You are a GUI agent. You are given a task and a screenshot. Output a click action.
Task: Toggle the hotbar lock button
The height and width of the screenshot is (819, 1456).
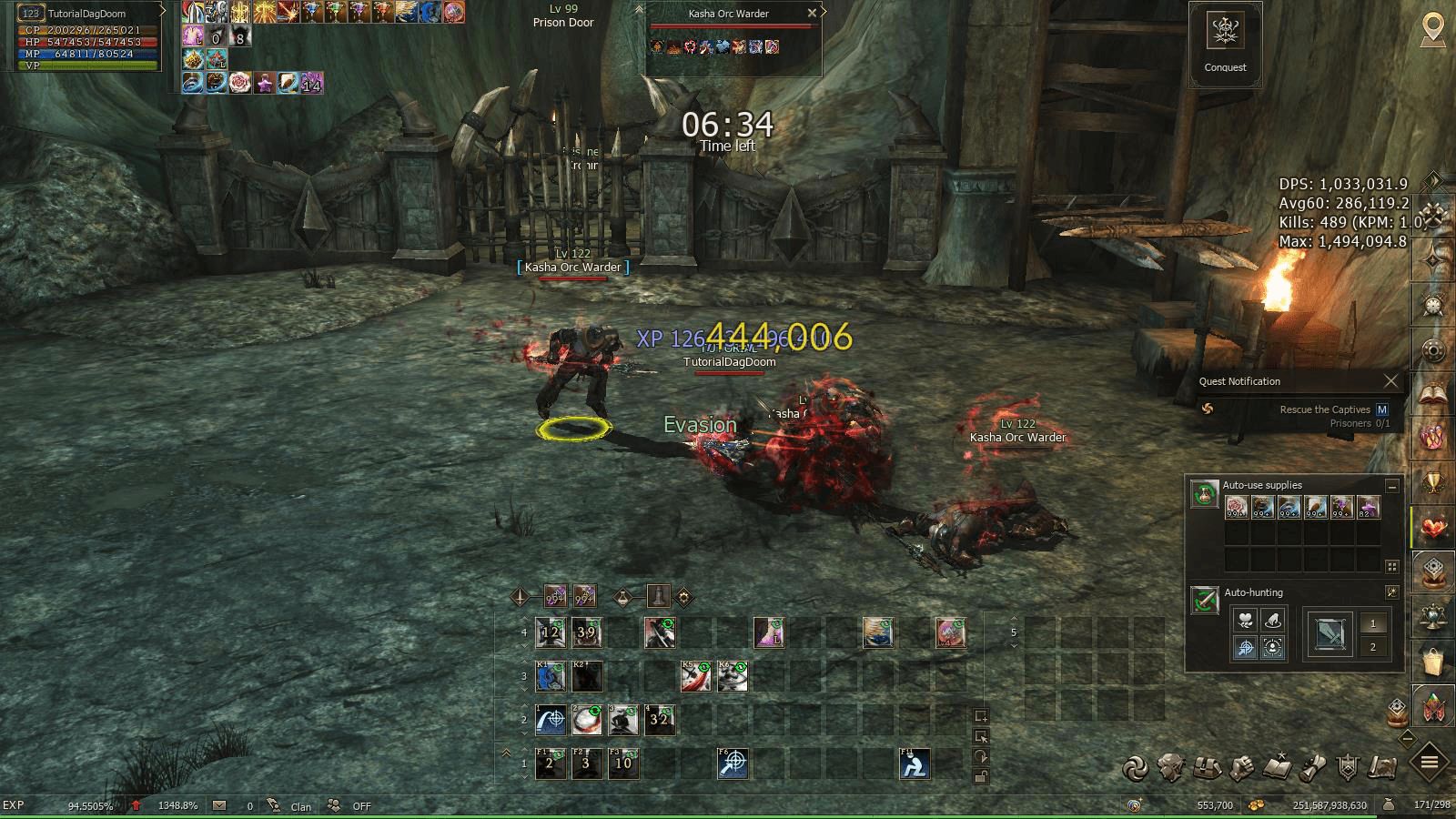(980, 776)
